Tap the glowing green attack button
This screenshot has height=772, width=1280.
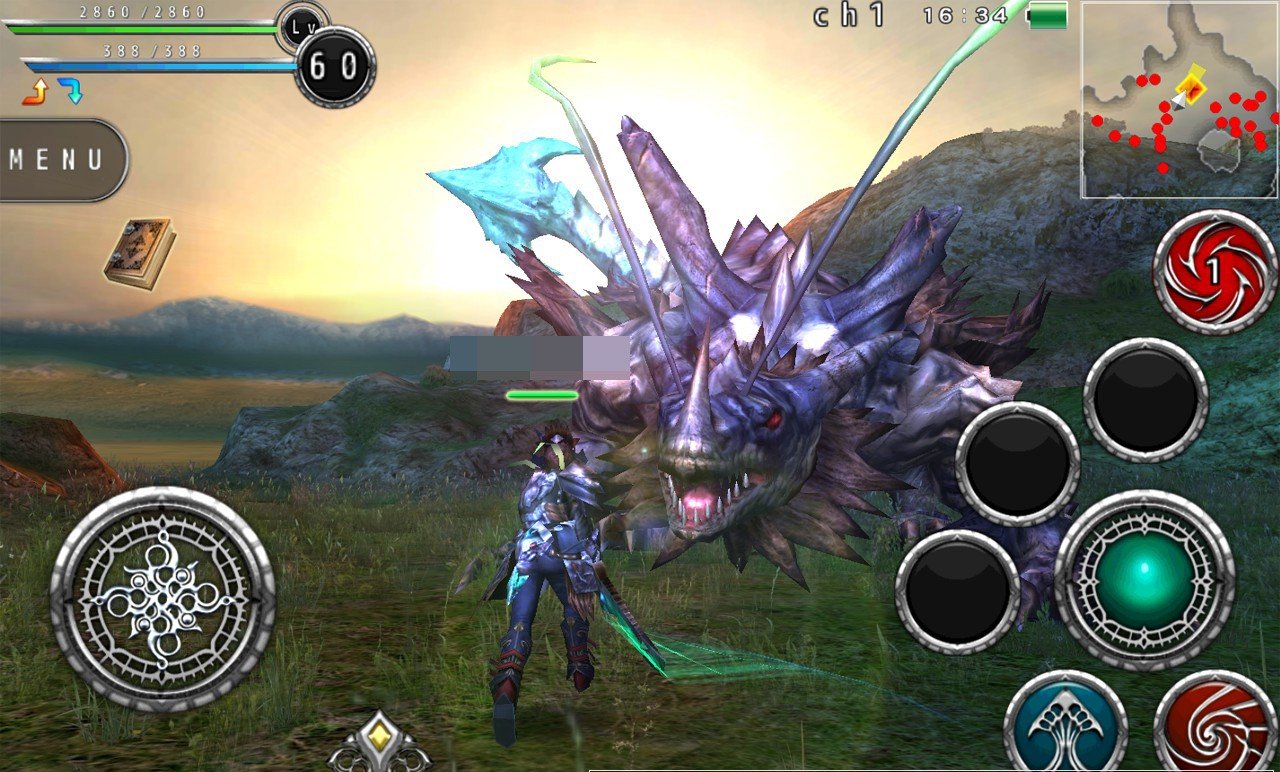(x=1144, y=581)
